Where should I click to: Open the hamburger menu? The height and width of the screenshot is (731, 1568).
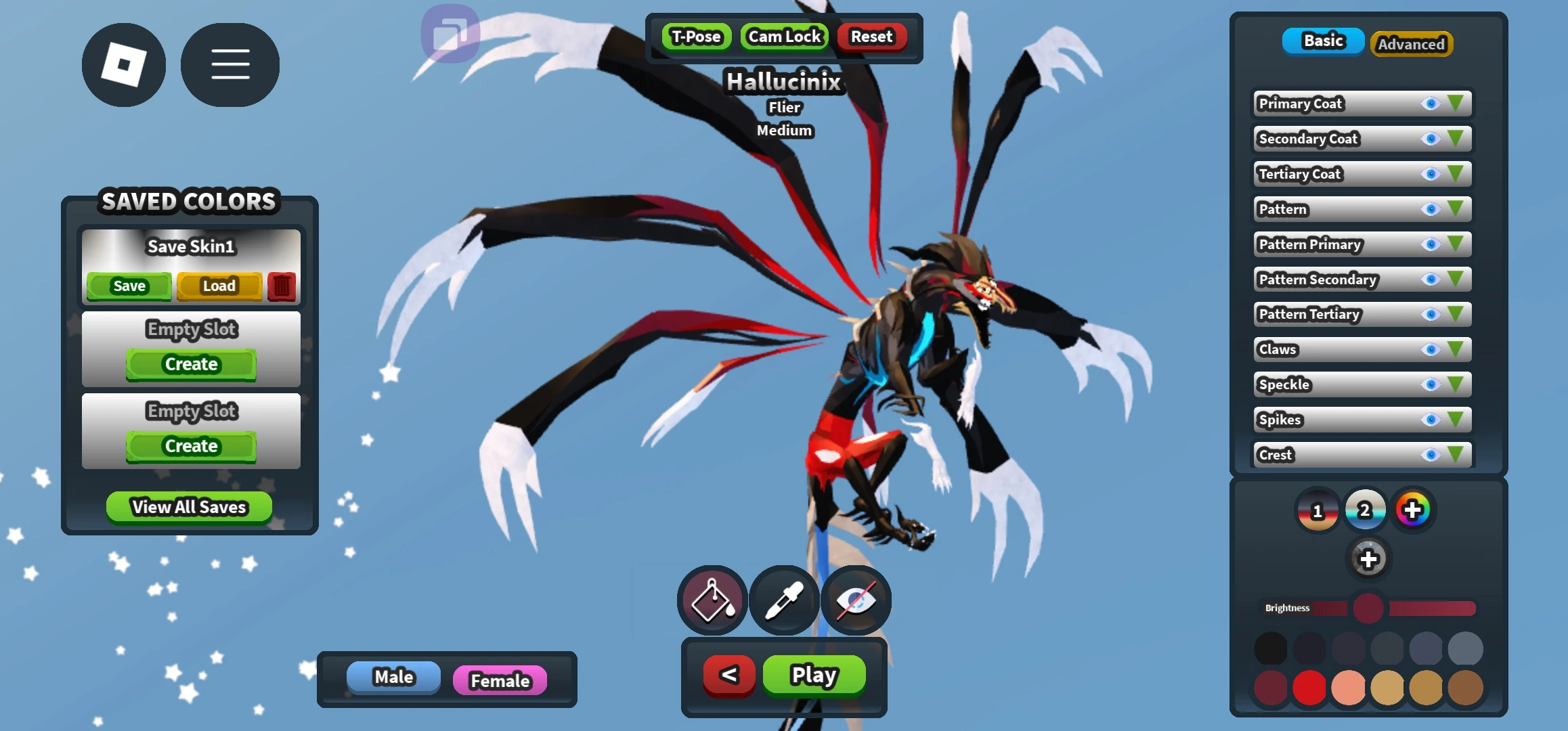point(230,64)
